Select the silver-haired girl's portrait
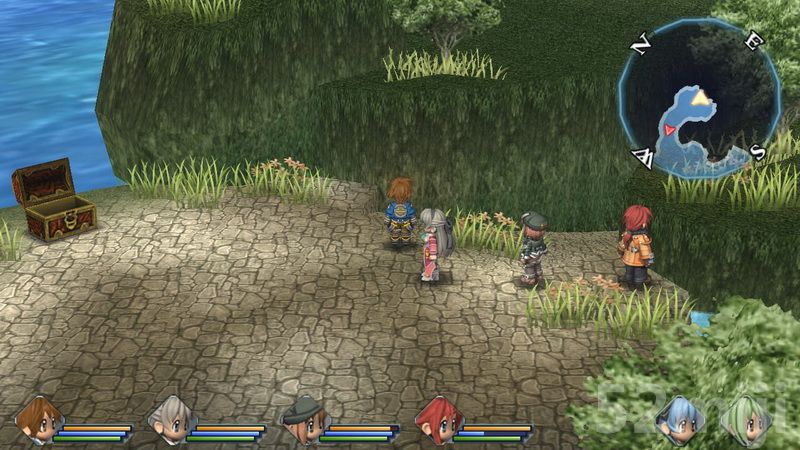This screenshot has width=800, height=450. (170, 418)
